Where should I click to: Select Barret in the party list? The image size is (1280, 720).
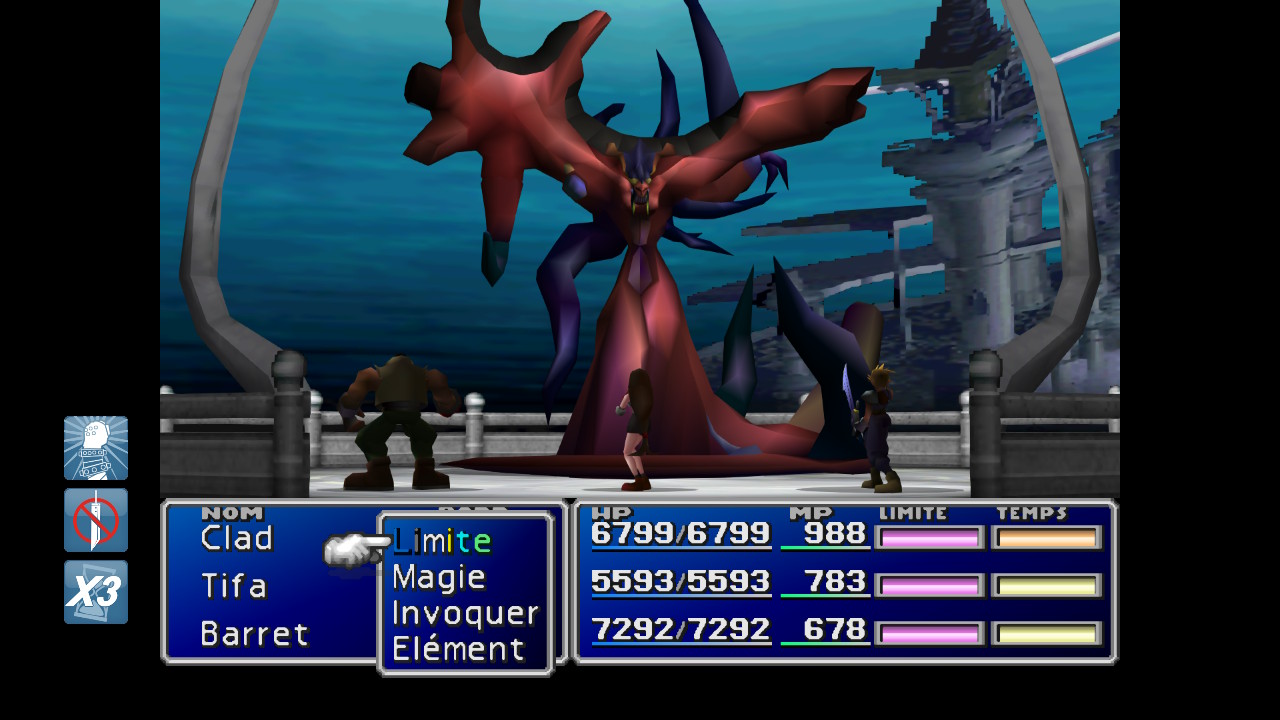click(x=254, y=634)
